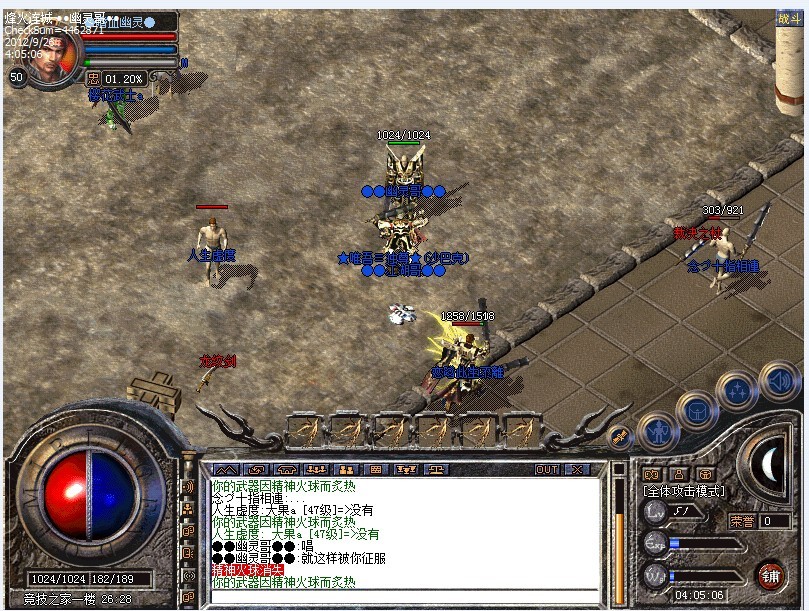Open the 铺 shop button

point(770,575)
